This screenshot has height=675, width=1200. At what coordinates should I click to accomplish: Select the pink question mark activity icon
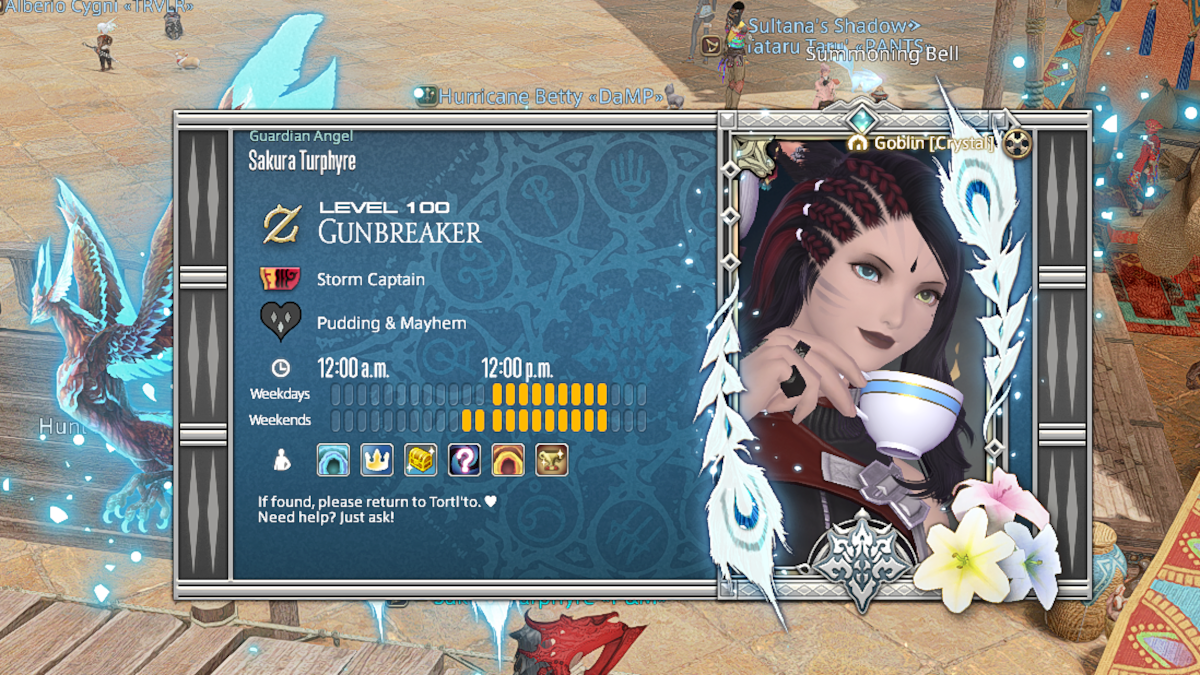coord(464,460)
